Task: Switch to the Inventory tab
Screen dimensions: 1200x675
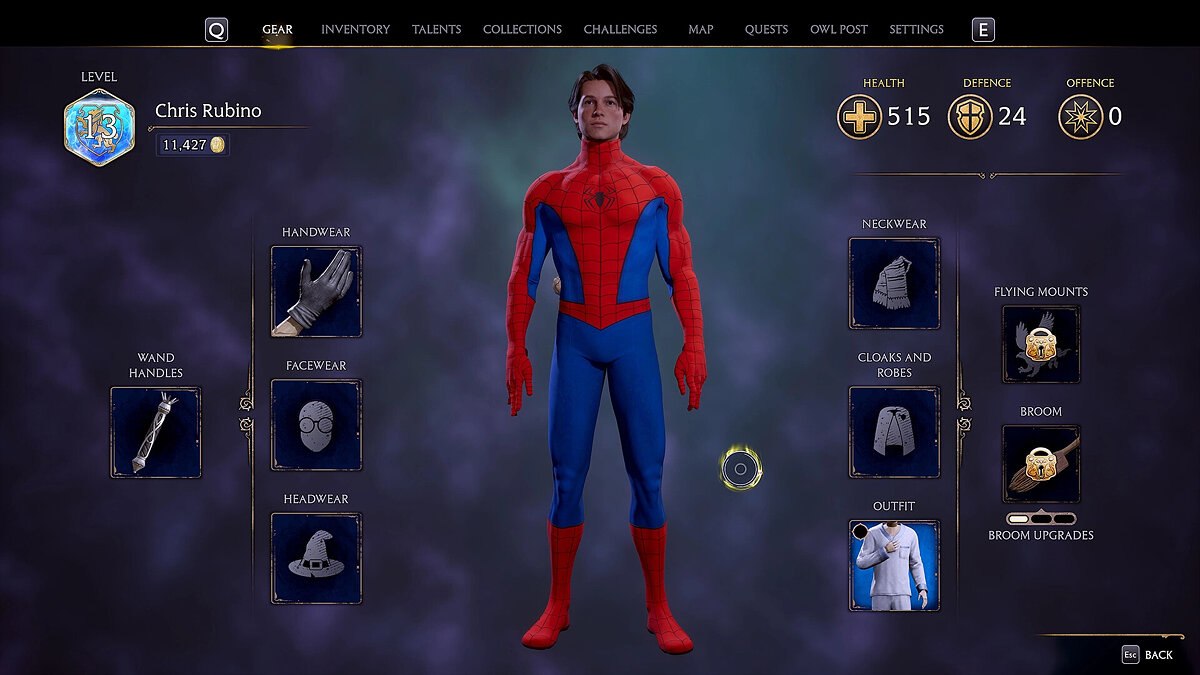Action: (x=355, y=30)
